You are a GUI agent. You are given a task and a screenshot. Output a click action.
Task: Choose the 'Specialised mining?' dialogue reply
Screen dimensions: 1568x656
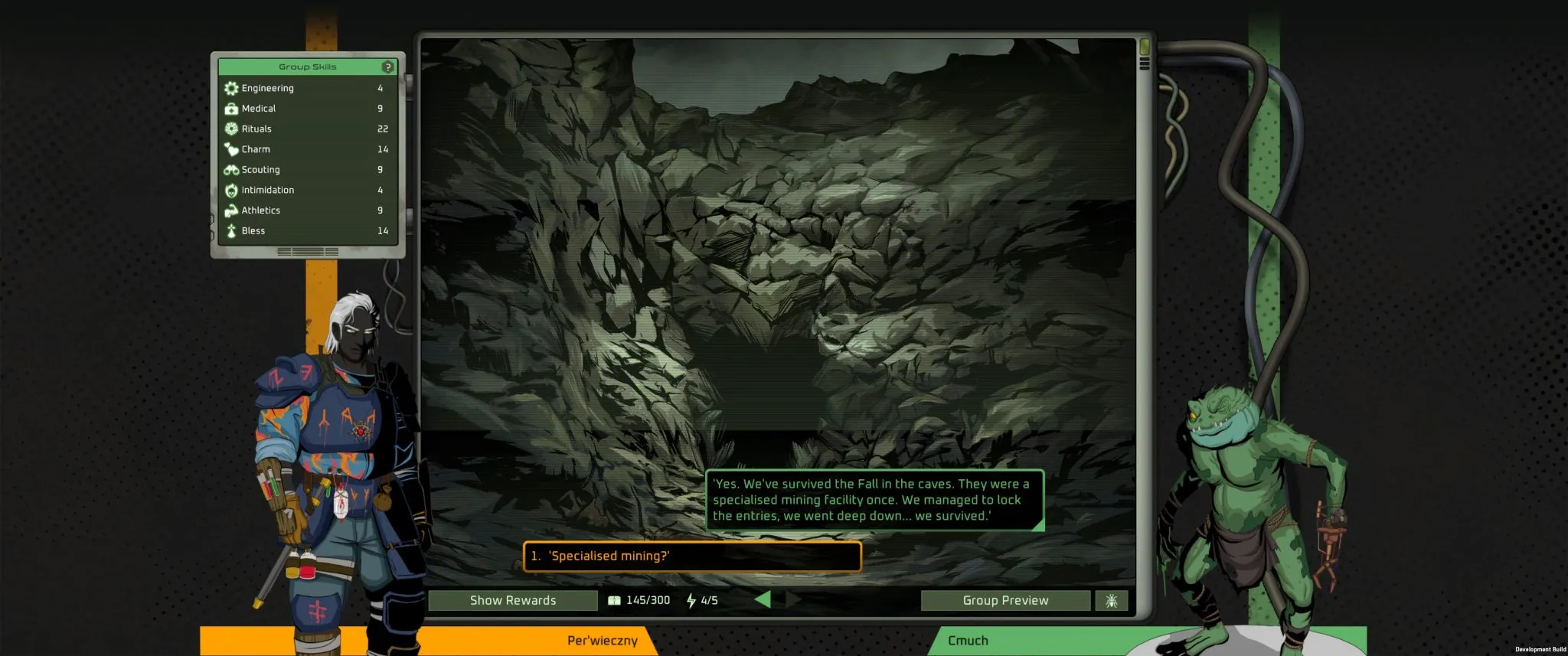[x=691, y=556]
